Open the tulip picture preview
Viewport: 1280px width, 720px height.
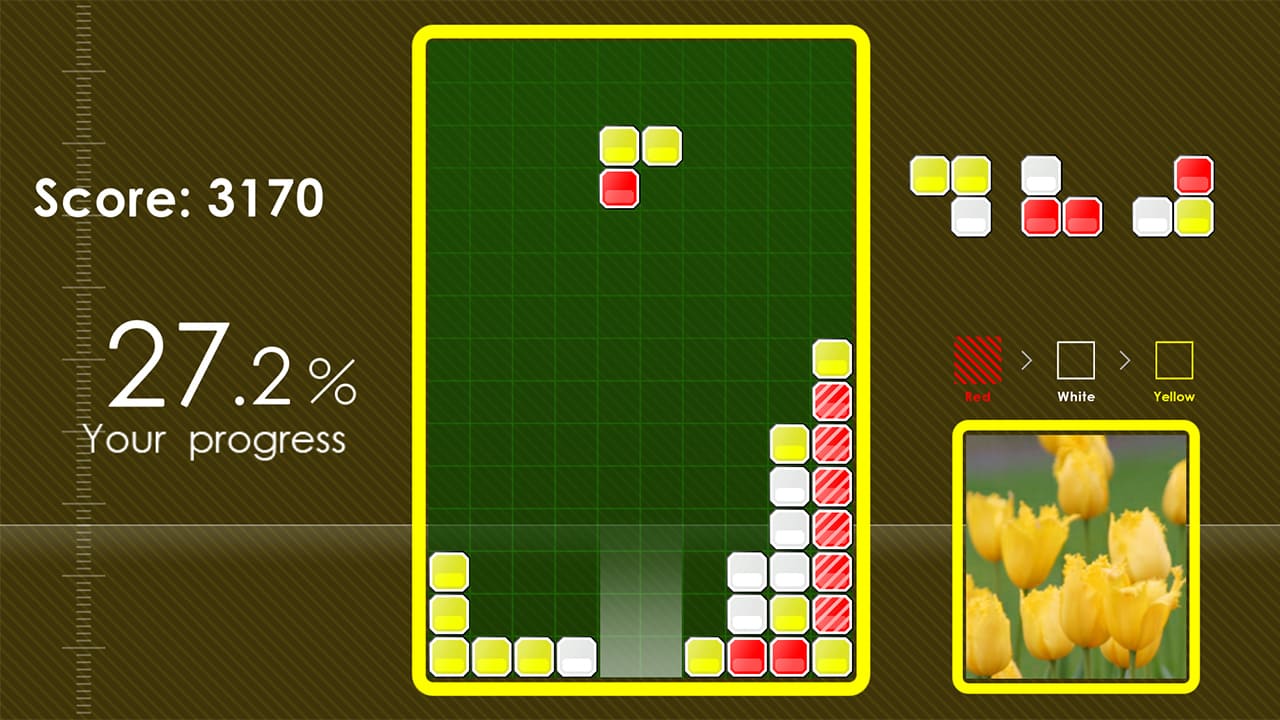point(1075,555)
